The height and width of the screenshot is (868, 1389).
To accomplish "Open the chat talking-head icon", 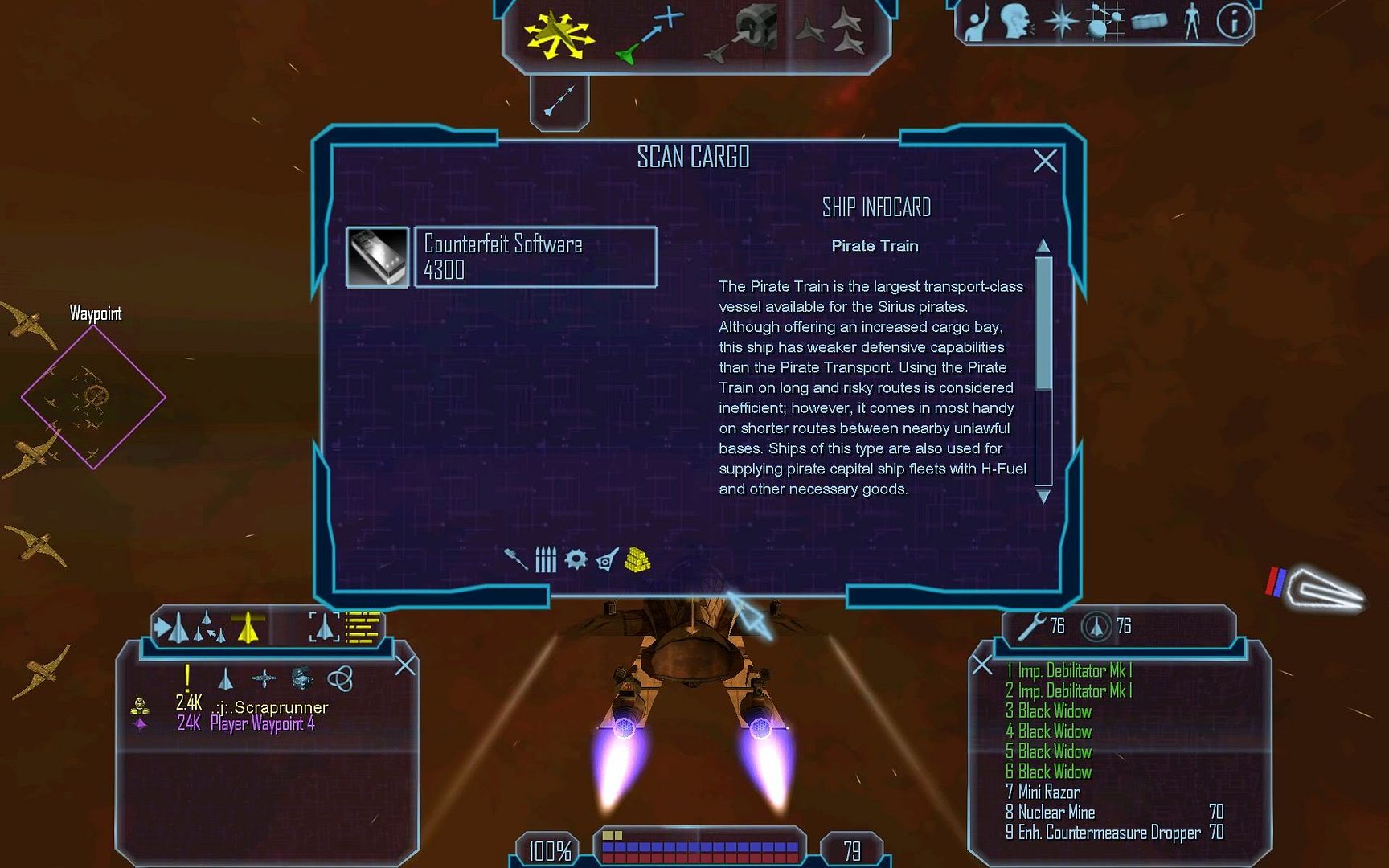I will point(1017,22).
